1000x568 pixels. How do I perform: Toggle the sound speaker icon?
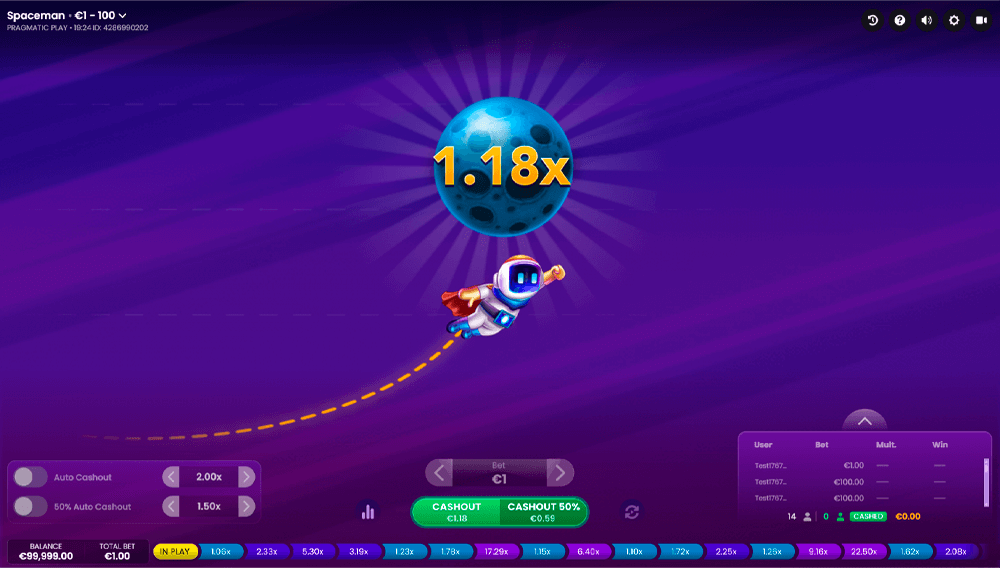click(x=927, y=20)
